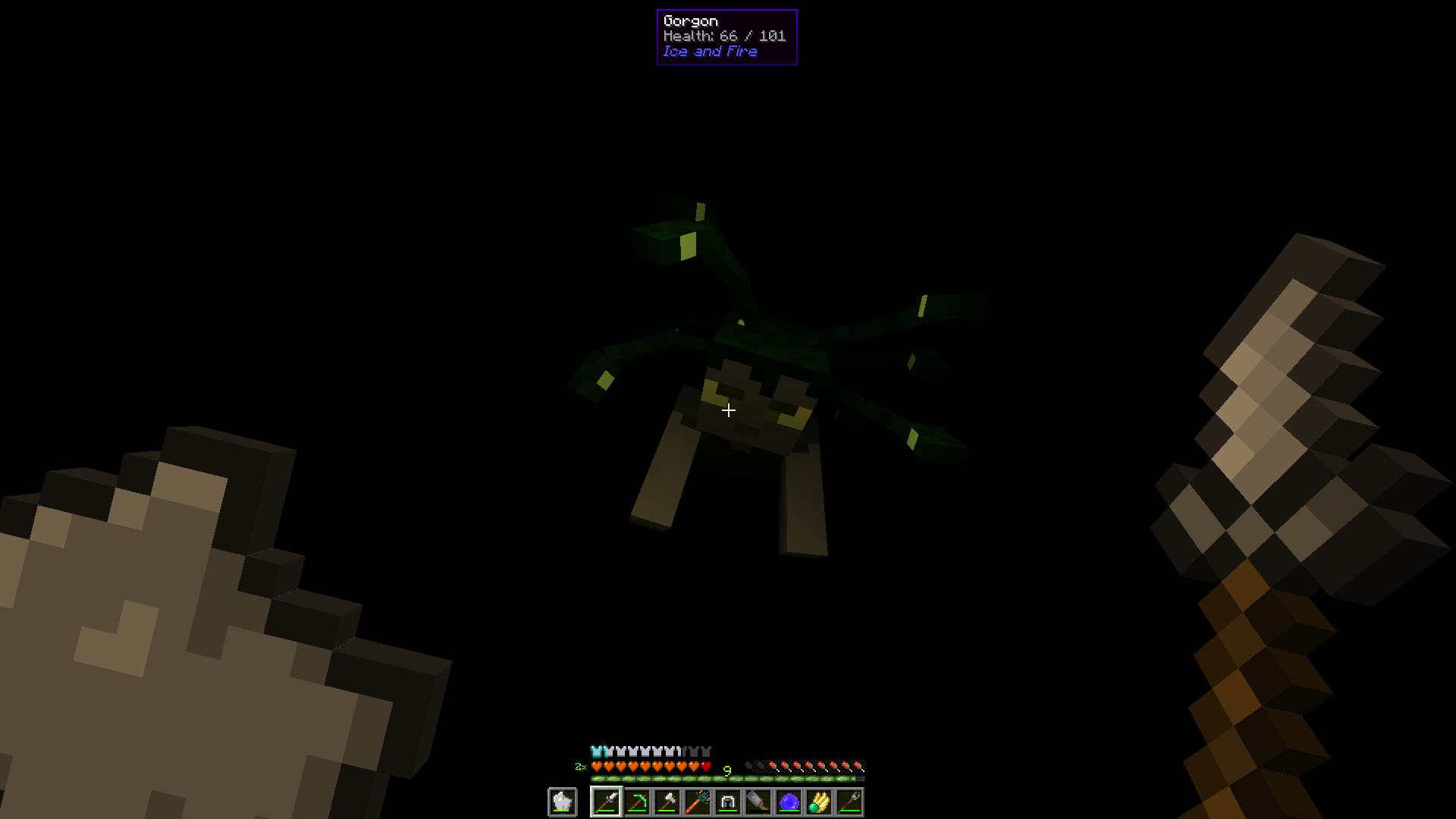Click the grey chisel item in the hotbar
This screenshot has width=1456, height=819.
tap(757, 803)
